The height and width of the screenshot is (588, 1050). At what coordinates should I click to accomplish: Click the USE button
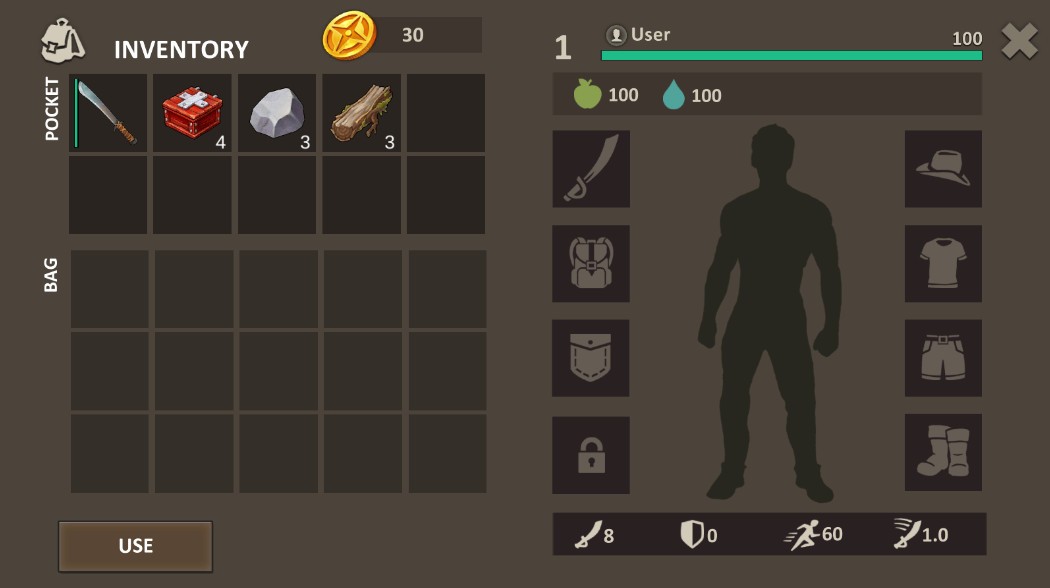pyautogui.click(x=135, y=546)
